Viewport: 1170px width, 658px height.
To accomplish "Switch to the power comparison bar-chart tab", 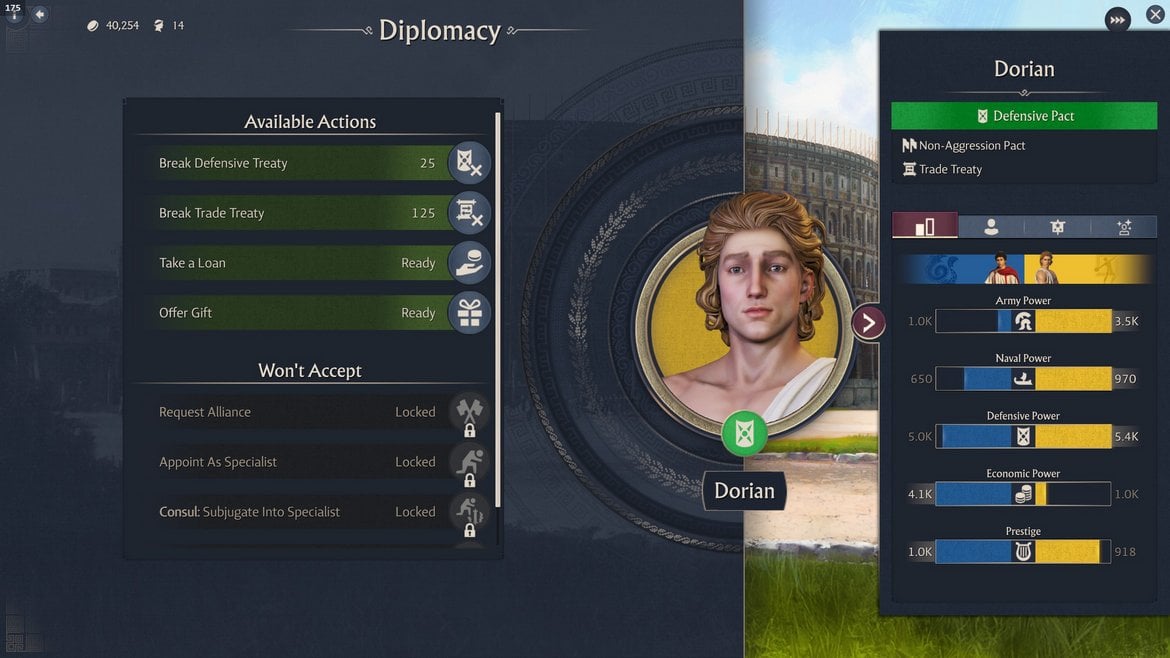I will tap(925, 226).
